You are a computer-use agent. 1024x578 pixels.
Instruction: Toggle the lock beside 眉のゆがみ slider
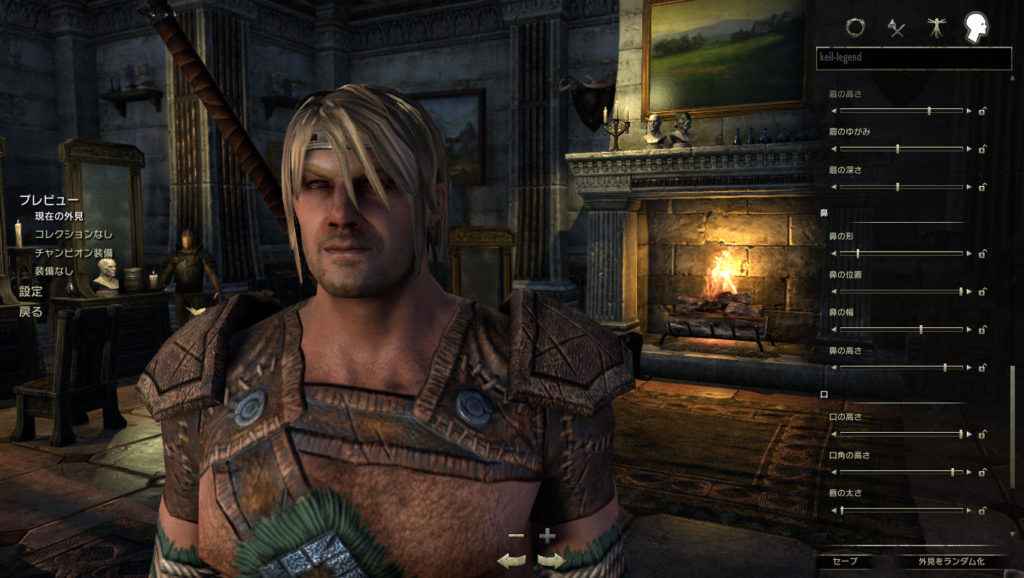point(983,149)
